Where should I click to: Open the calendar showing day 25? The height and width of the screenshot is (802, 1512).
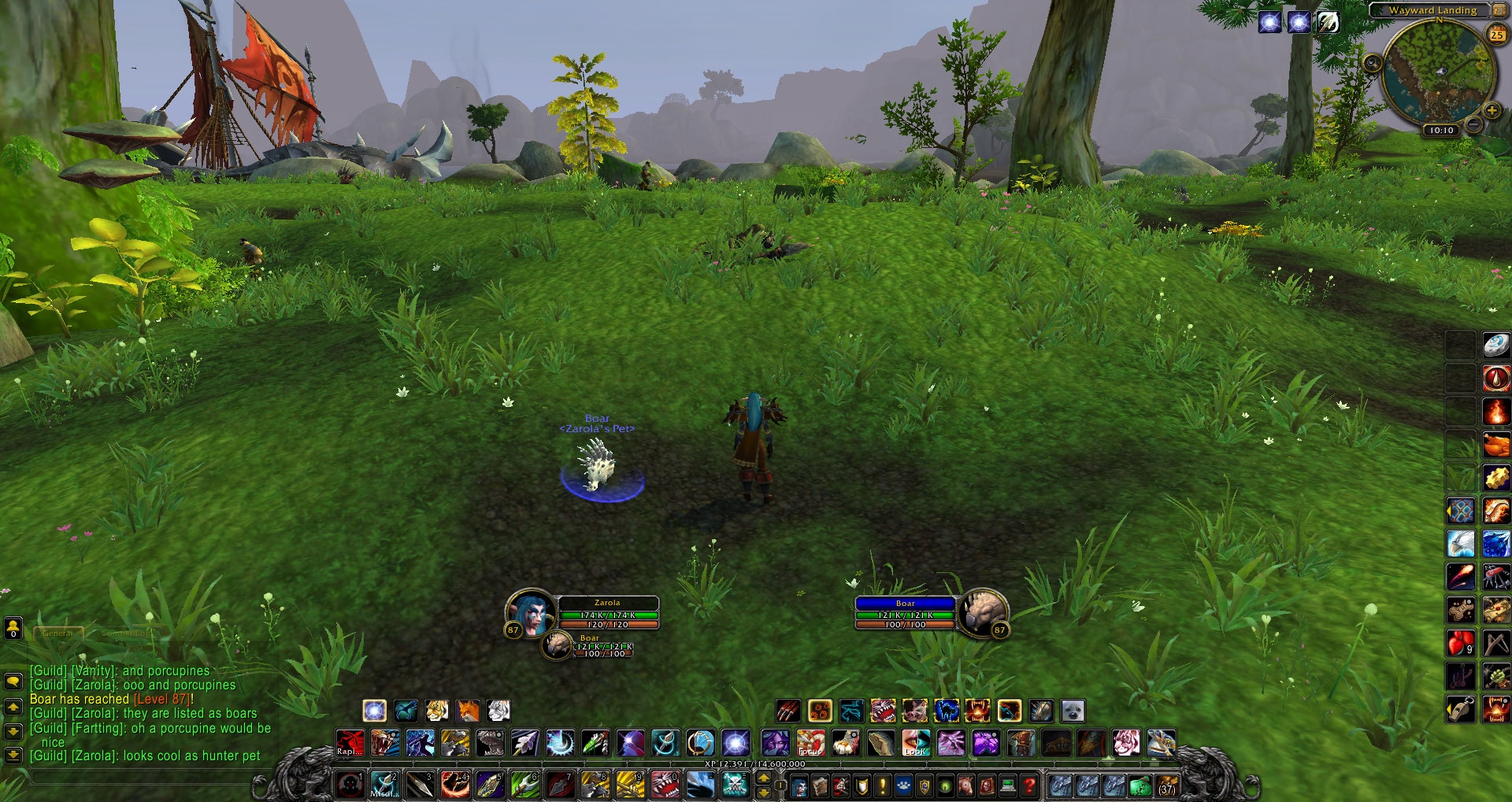point(1496,34)
